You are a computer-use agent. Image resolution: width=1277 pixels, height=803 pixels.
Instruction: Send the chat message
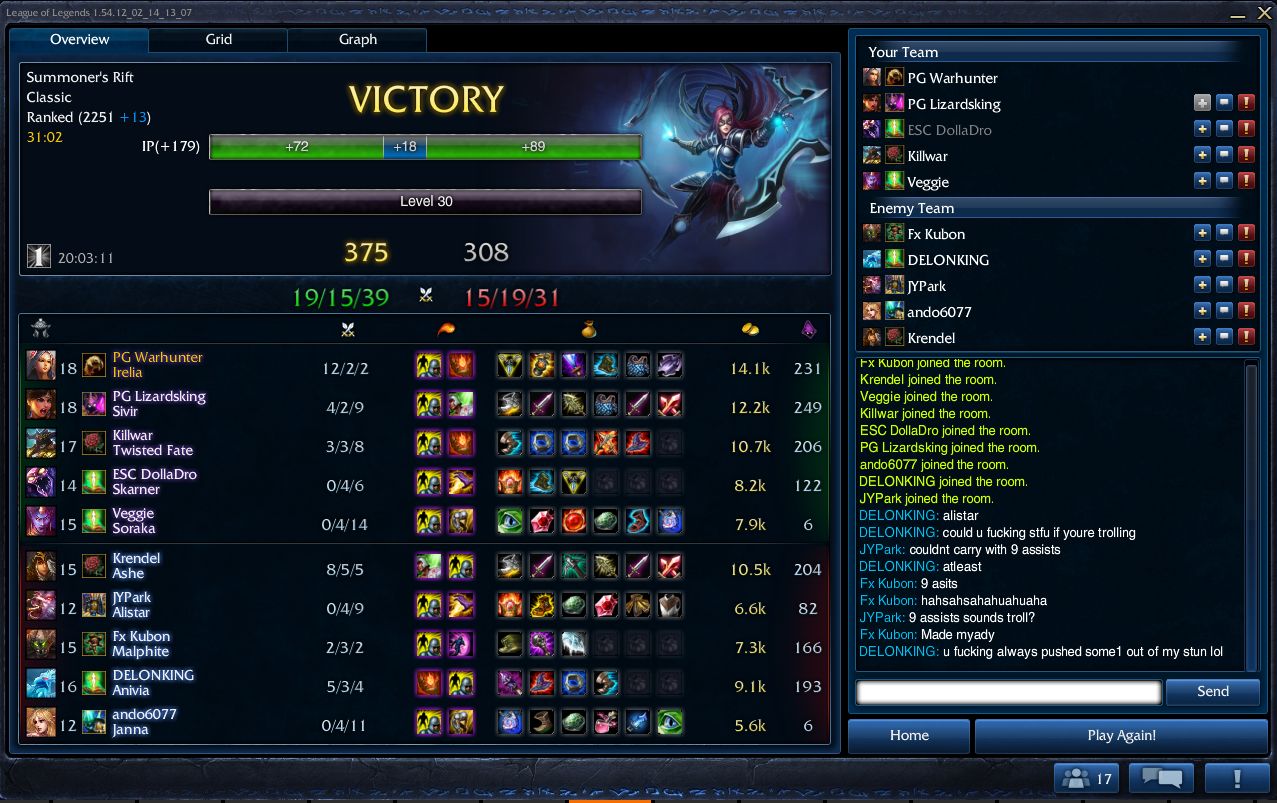point(1212,691)
